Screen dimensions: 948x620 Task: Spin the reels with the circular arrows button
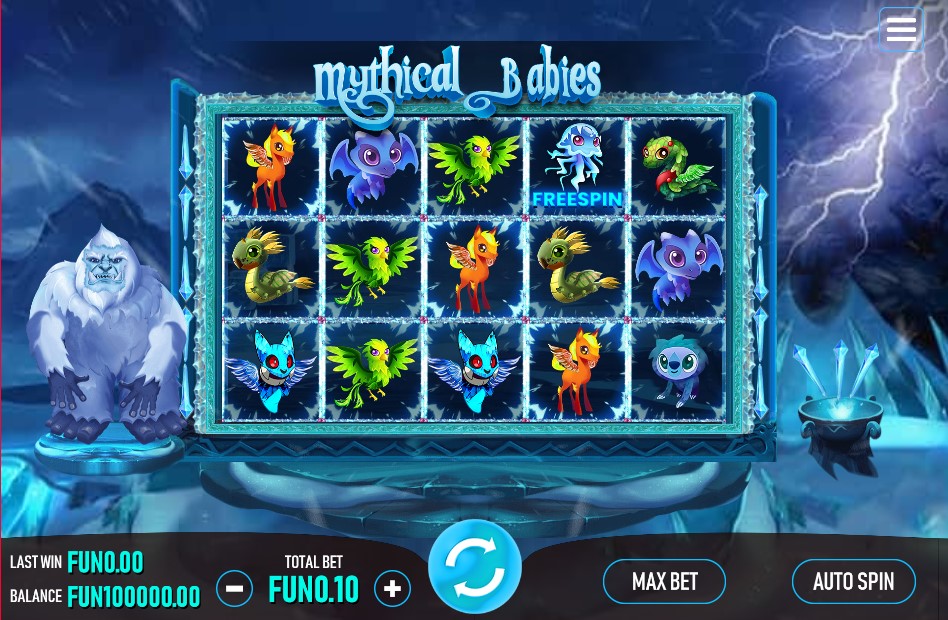pos(475,566)
